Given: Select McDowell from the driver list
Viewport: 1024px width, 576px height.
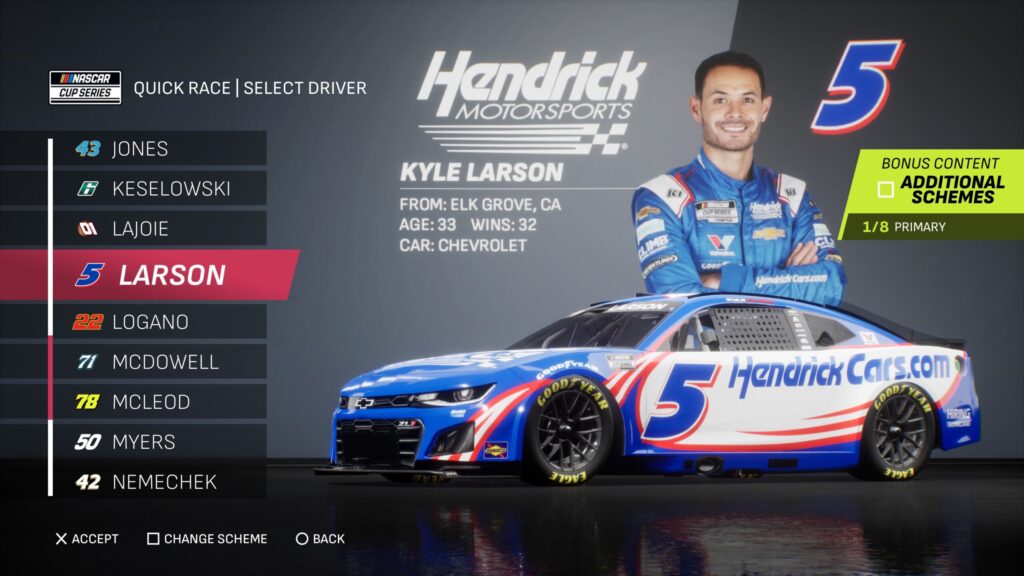Looking at the screenshot, I should tap(158, 362).
